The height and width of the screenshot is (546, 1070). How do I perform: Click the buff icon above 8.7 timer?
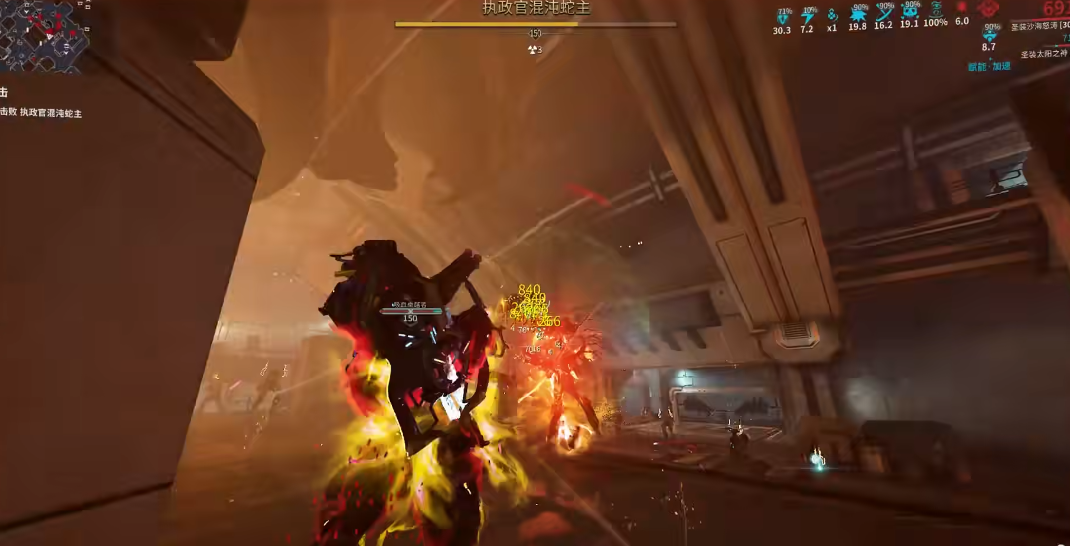[x=989, y=35]
